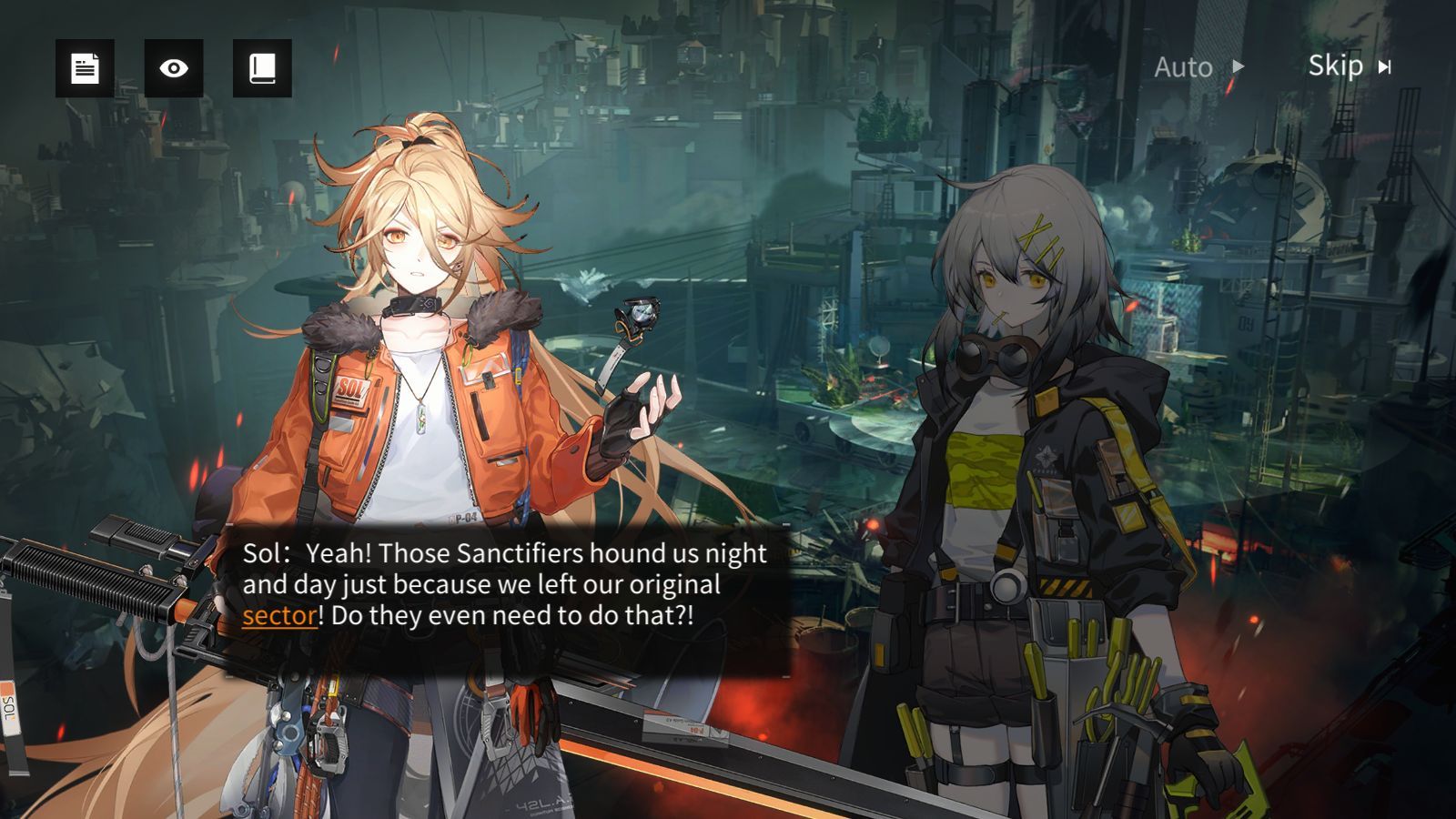Open the glossary book icon
The width and height of the screenshot is (1456, 819).
(262, 68)
